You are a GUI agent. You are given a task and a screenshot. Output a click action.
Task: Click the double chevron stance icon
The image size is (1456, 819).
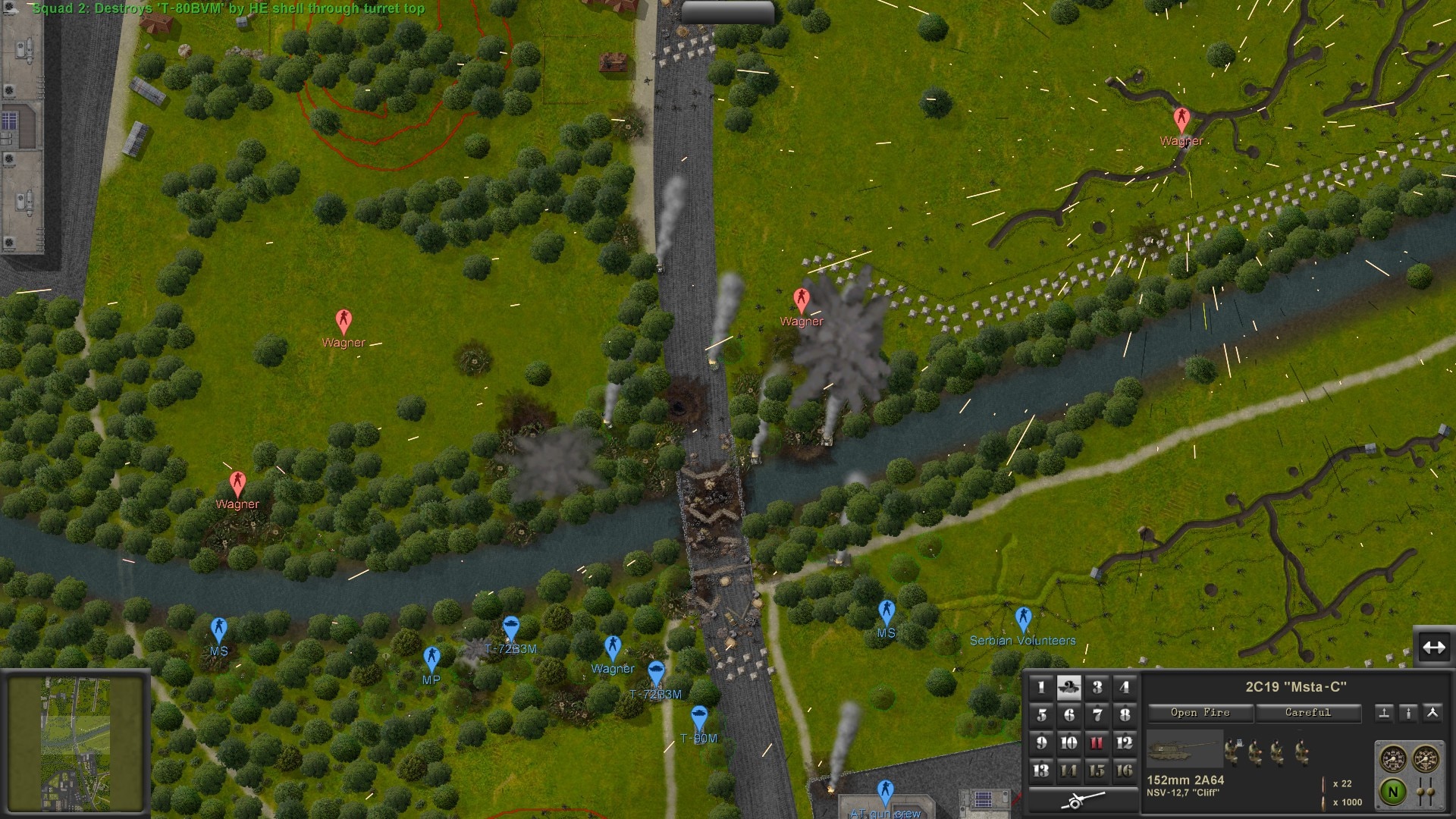[x=1432, y=713]
